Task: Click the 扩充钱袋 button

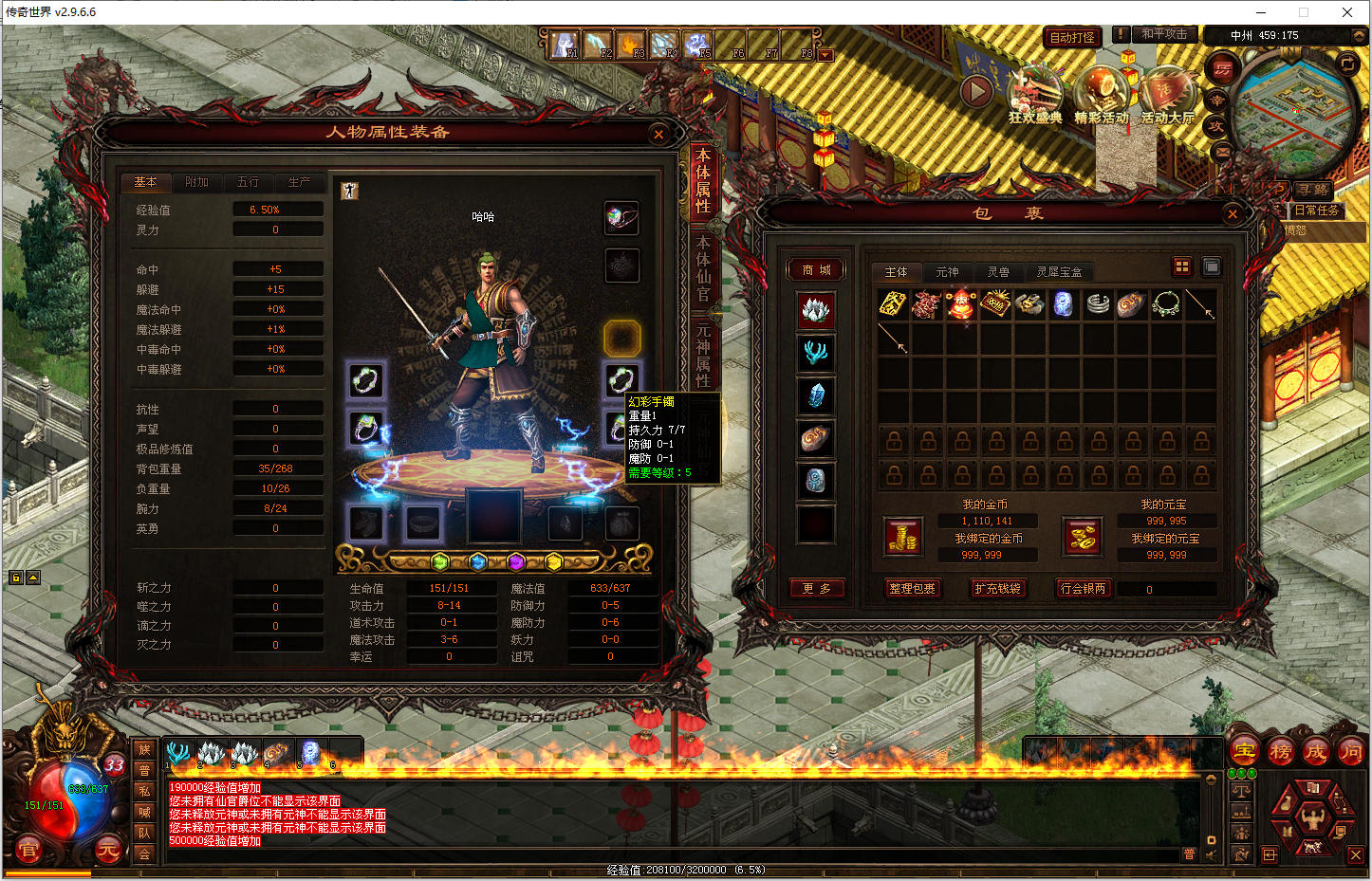Action: click(x=997, y=589)
